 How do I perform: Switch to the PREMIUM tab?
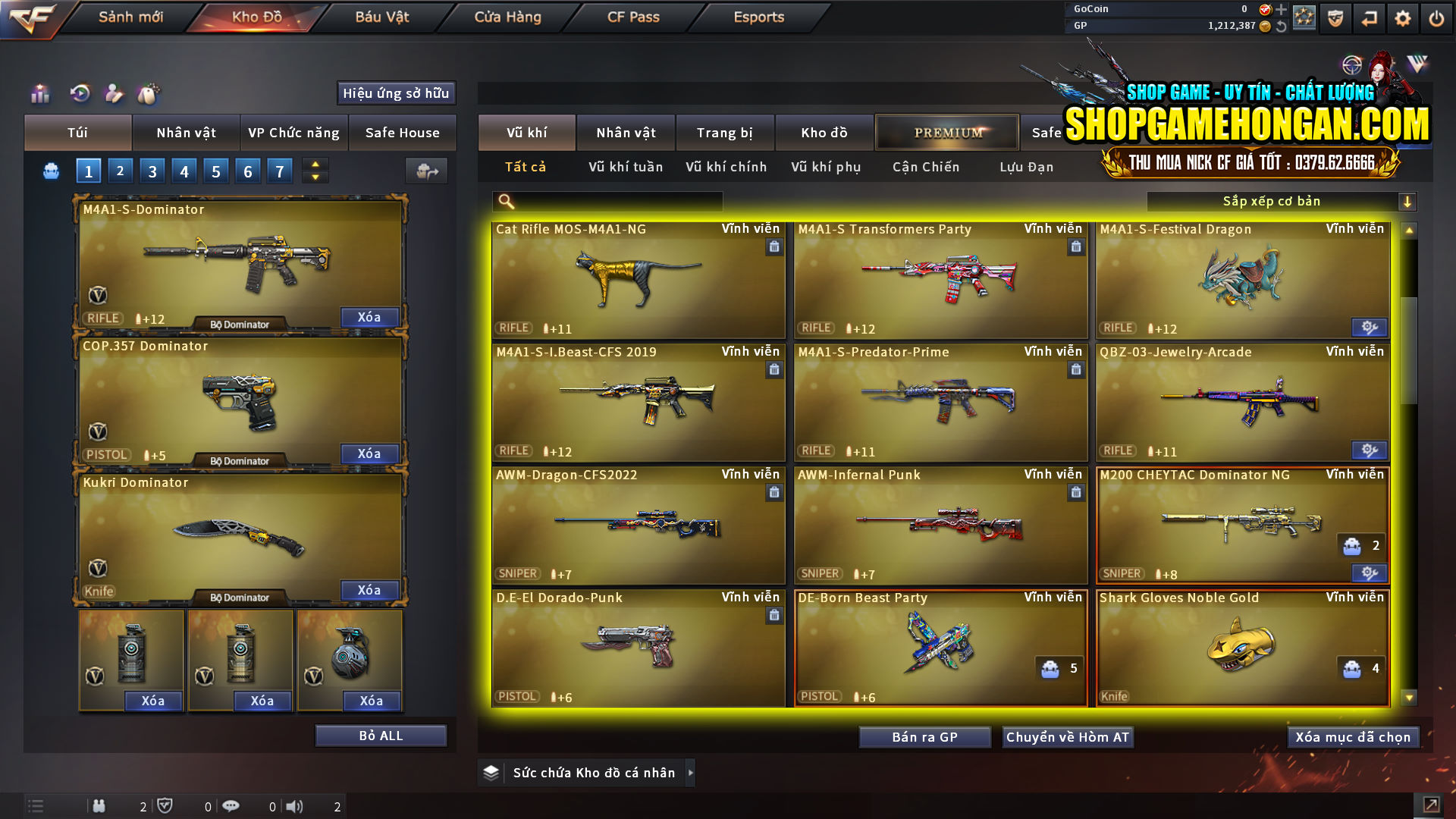click(946, 132)
